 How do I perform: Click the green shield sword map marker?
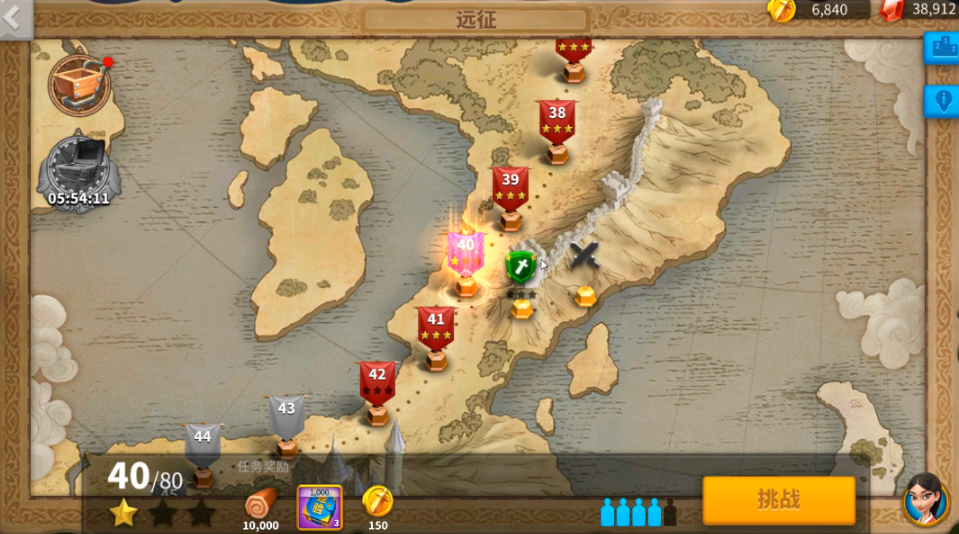pos(521,268)
